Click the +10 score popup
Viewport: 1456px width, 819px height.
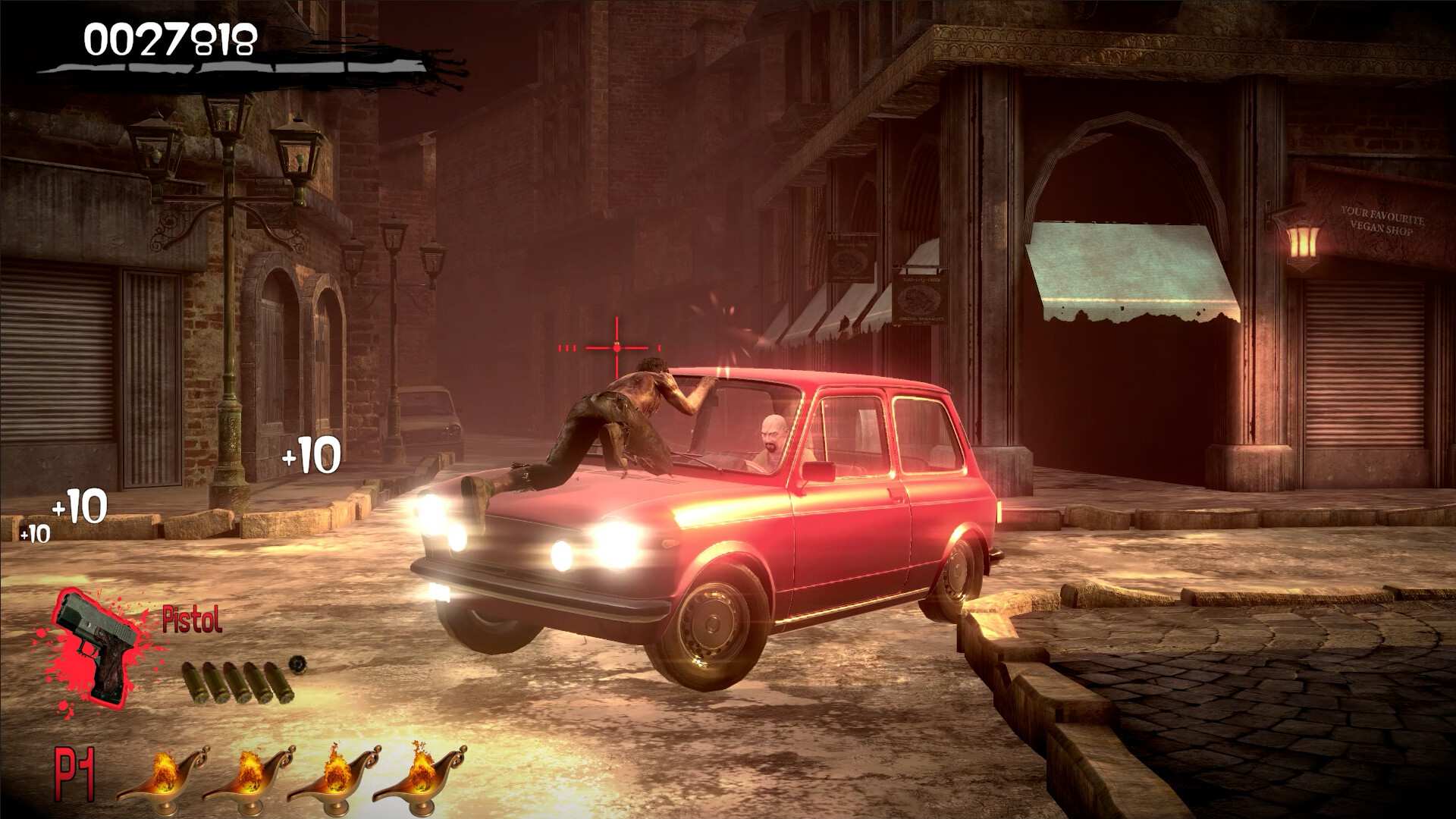coord(311,453)
